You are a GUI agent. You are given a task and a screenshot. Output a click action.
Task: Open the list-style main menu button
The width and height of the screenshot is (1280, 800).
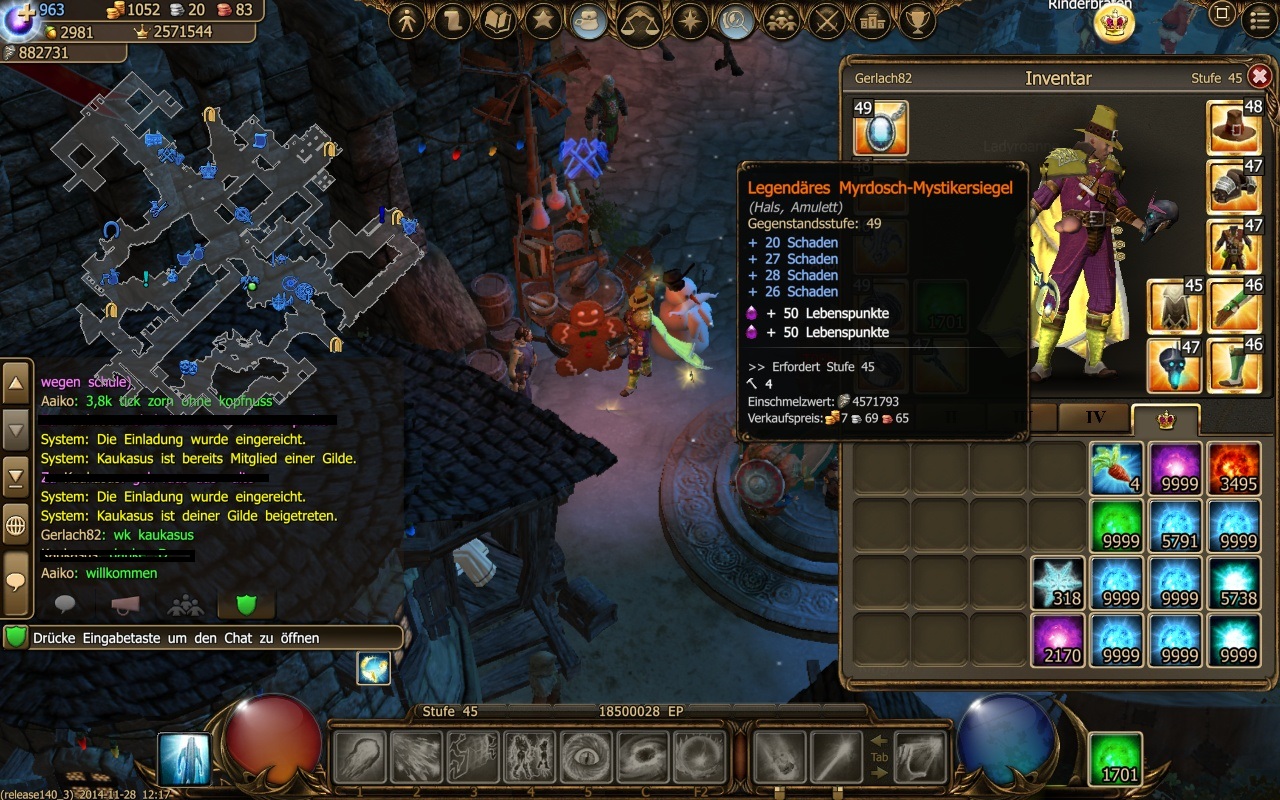[1259, 19]
